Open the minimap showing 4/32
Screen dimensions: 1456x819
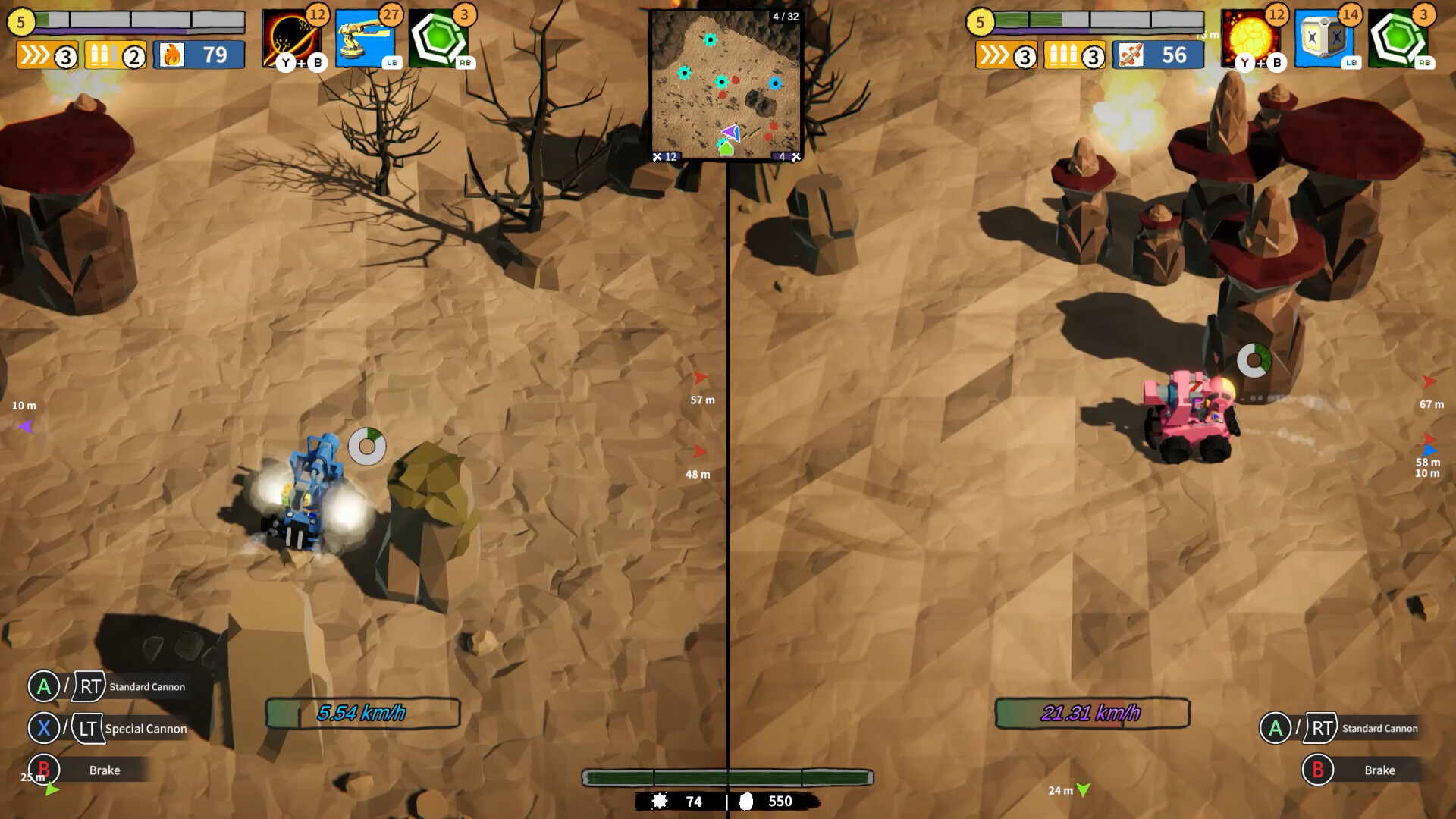726,83
